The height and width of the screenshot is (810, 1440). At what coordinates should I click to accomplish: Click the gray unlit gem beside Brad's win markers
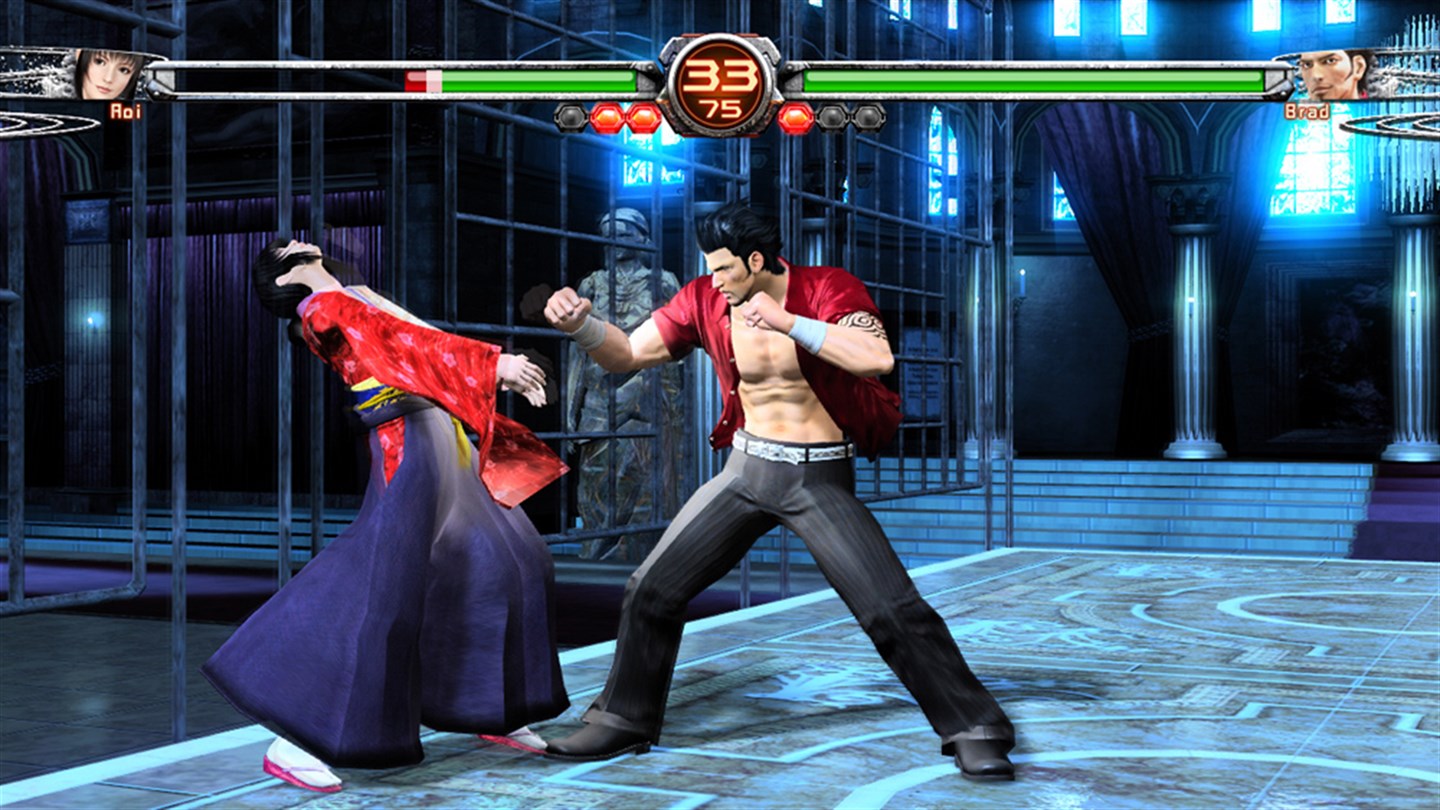pos(832,116)
